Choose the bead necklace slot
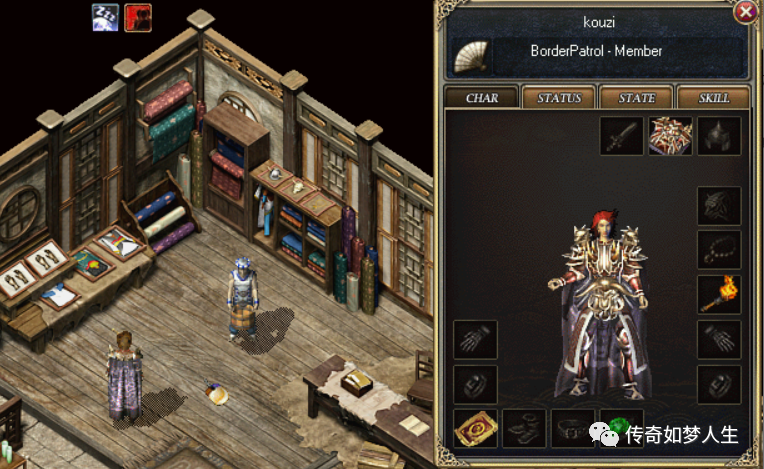Viewport: 764px width, 469px height. (x=718, y=250)
